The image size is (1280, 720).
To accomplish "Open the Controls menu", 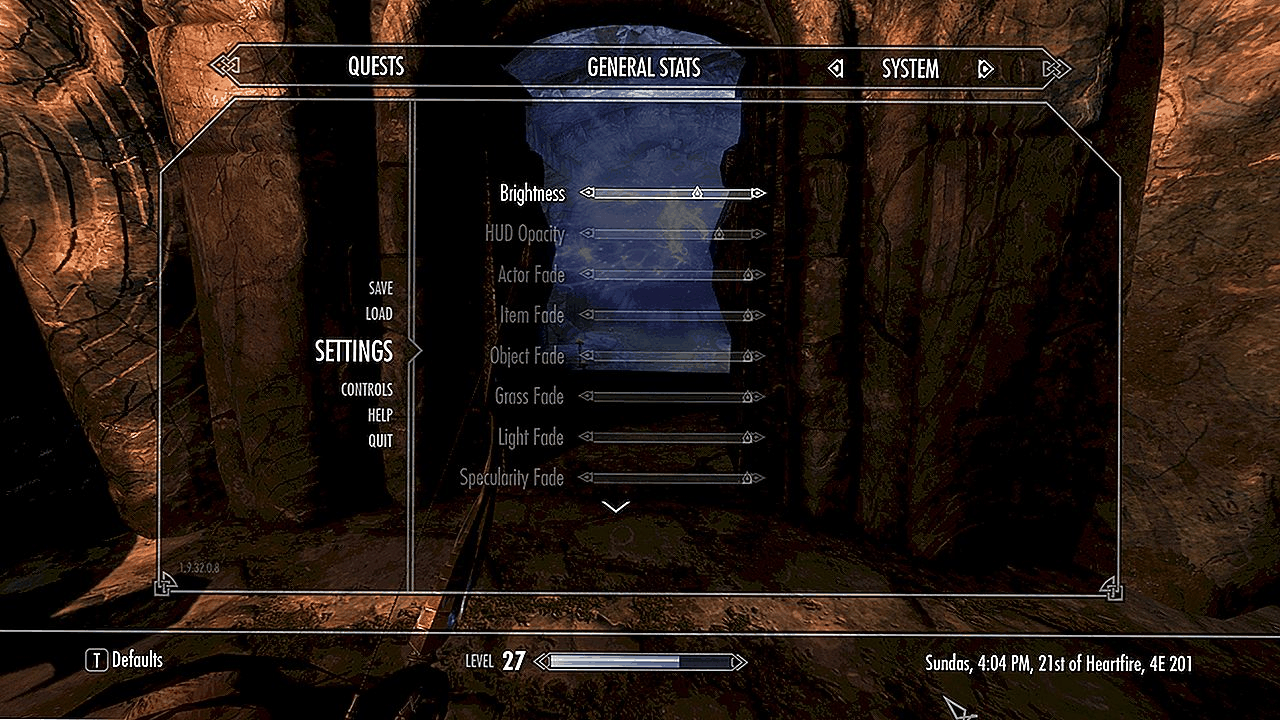I will click(x=367, y=390).
